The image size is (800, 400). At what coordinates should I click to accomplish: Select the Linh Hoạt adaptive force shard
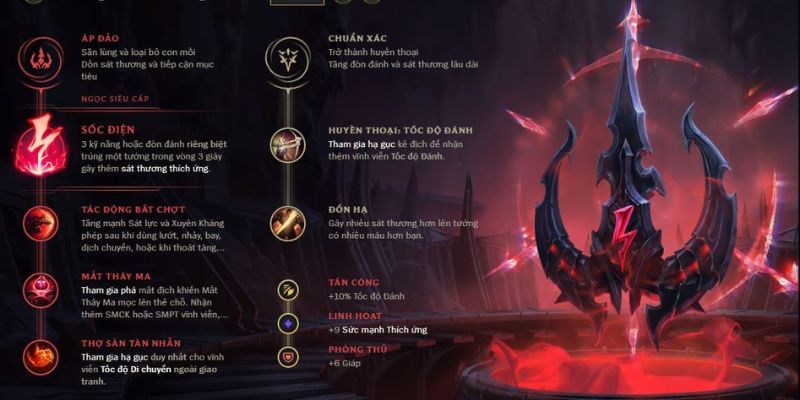coord(288,323)
